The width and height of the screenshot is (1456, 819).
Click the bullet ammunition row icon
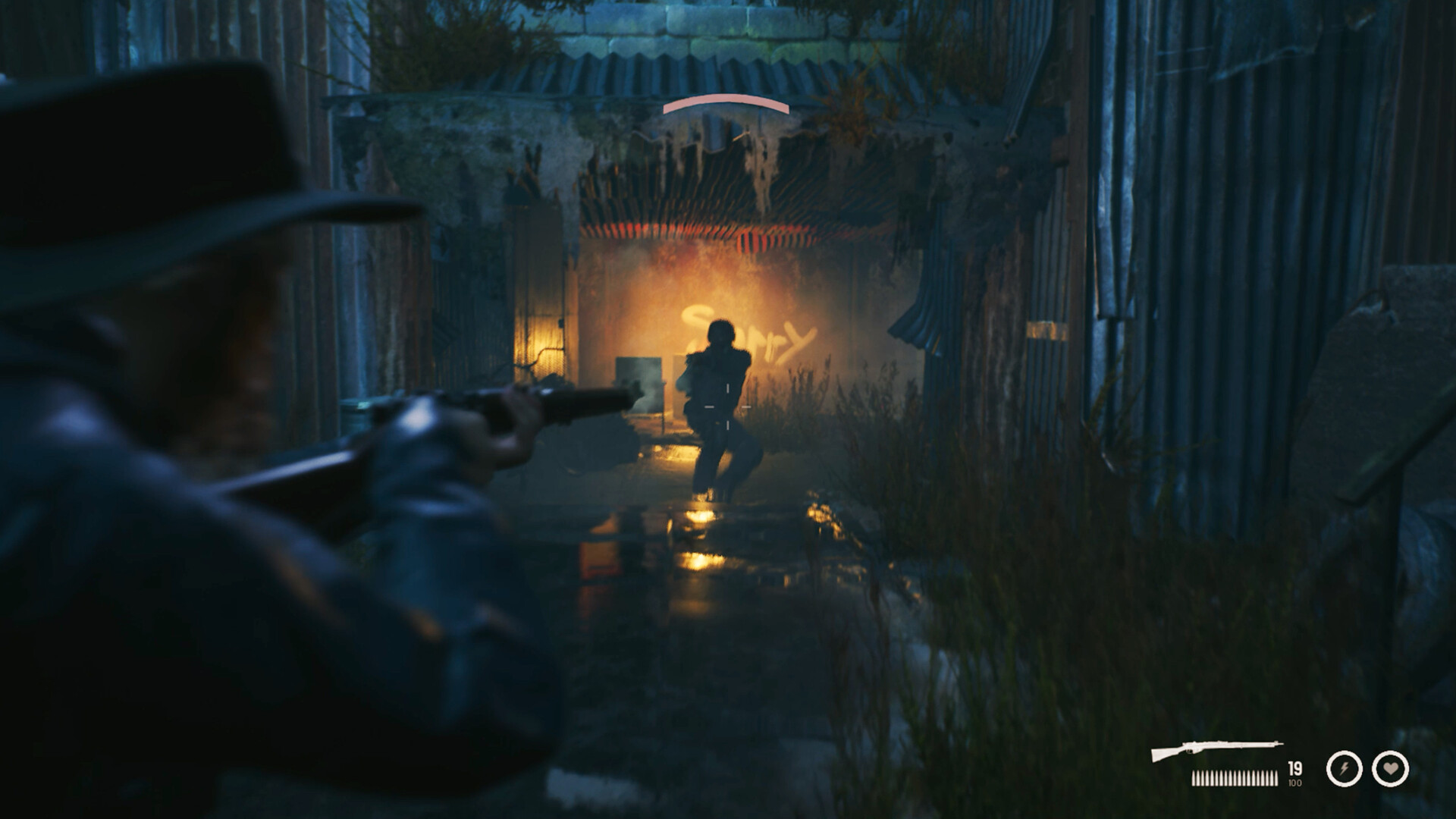(1235, 777)
